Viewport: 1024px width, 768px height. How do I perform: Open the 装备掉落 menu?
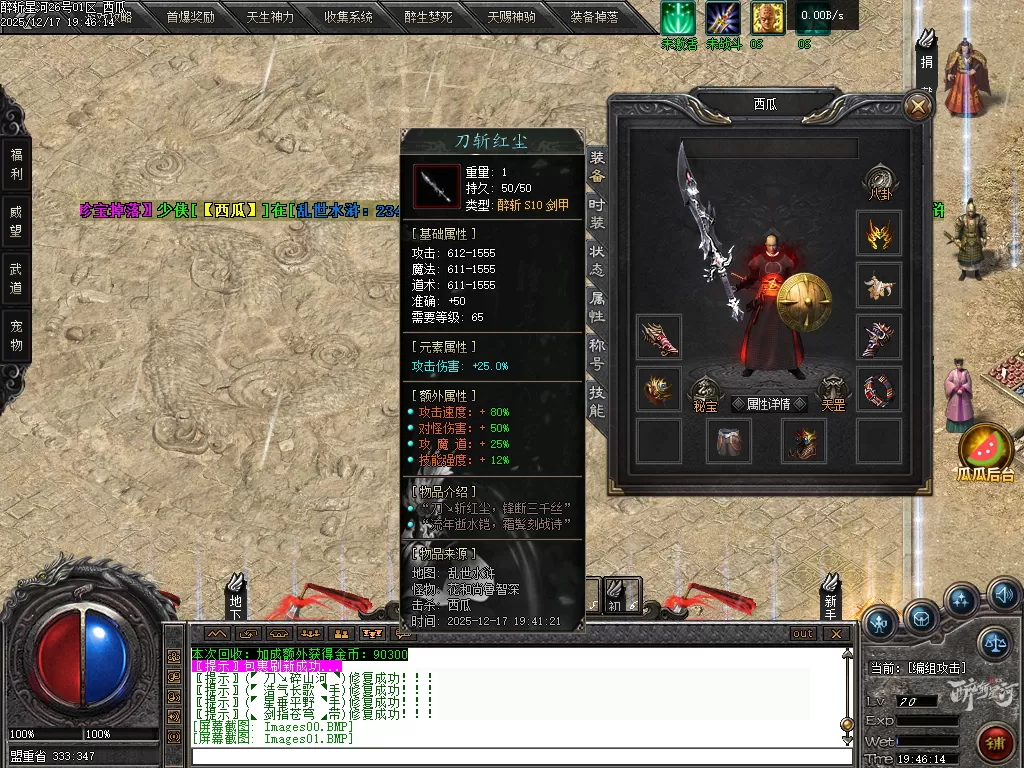coord(595,17)
